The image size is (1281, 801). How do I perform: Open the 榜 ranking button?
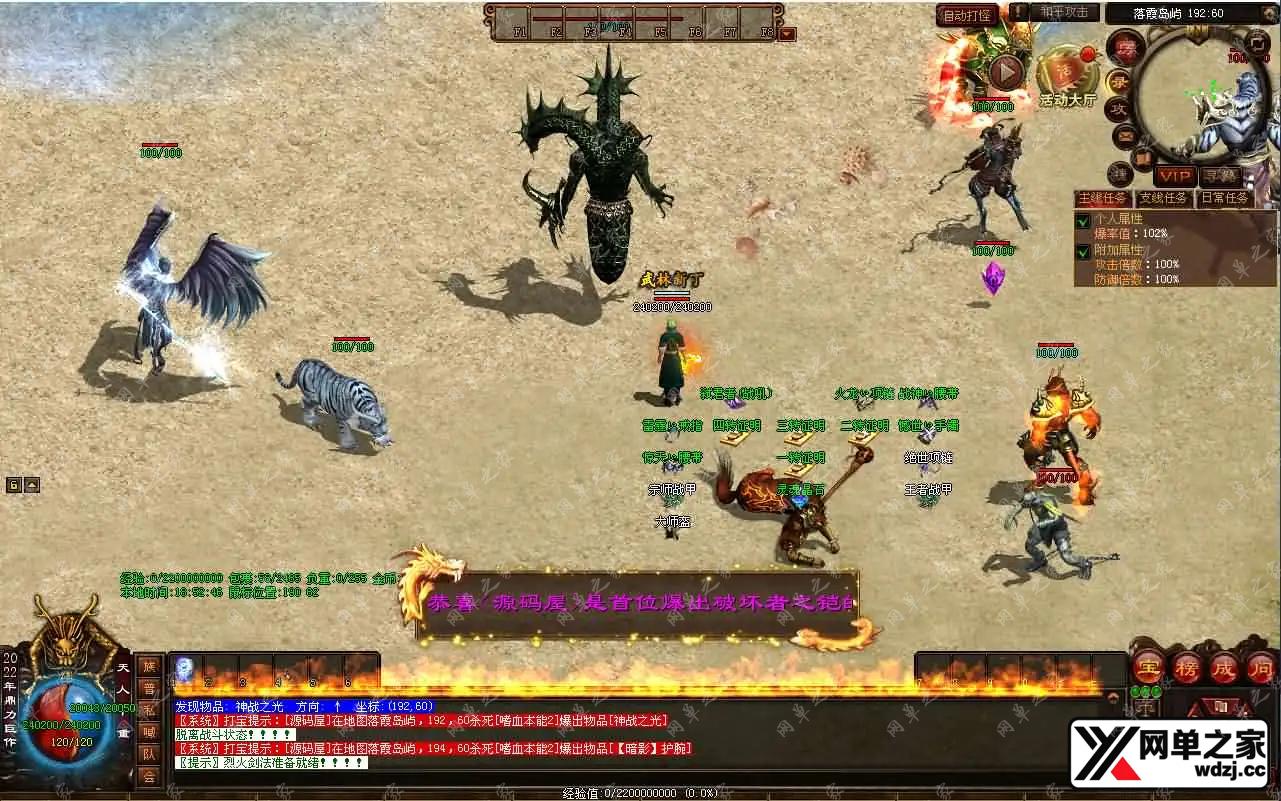[x=1186, y=668]
